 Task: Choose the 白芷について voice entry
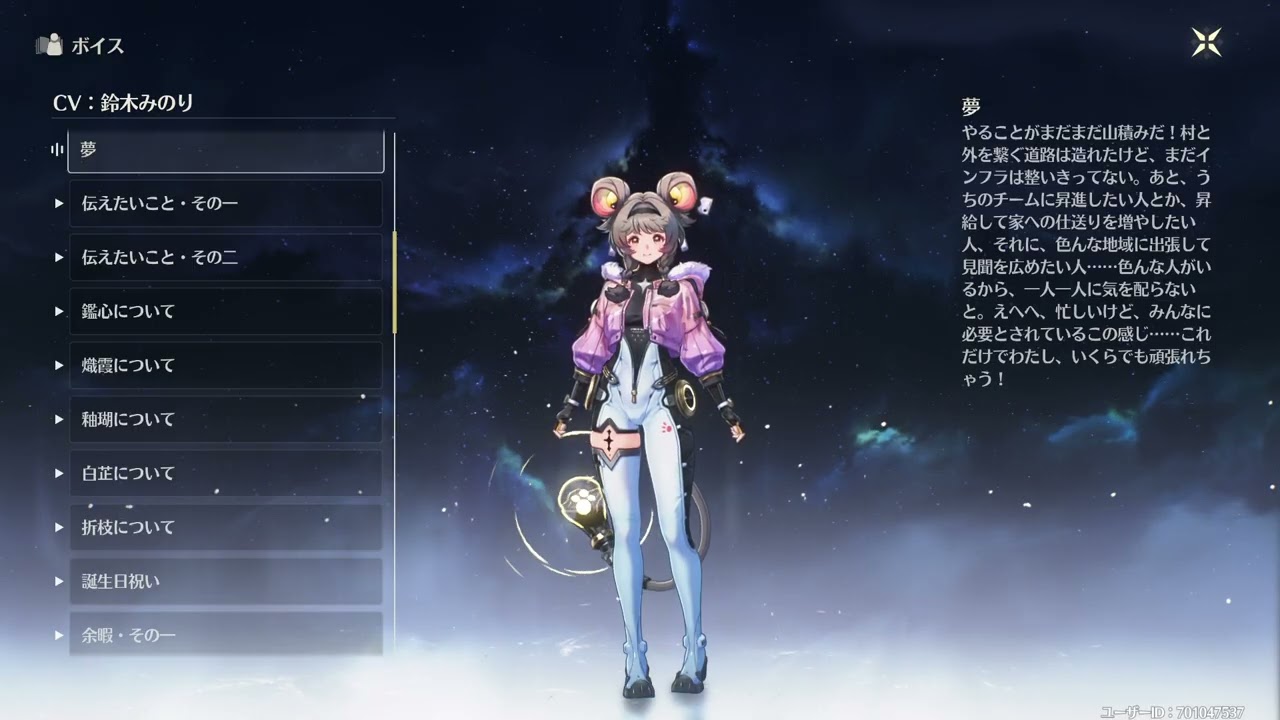pyautogui.click(x=225, y=474)
